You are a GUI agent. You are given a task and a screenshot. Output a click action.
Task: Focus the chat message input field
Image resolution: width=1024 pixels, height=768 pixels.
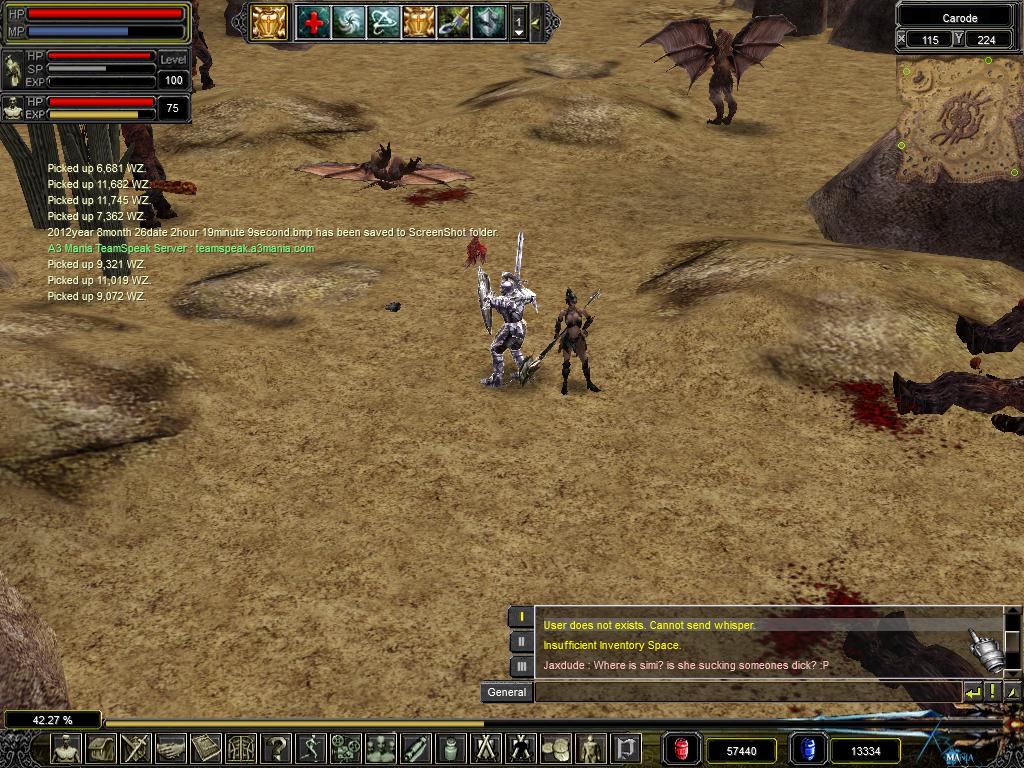(746, 692)
